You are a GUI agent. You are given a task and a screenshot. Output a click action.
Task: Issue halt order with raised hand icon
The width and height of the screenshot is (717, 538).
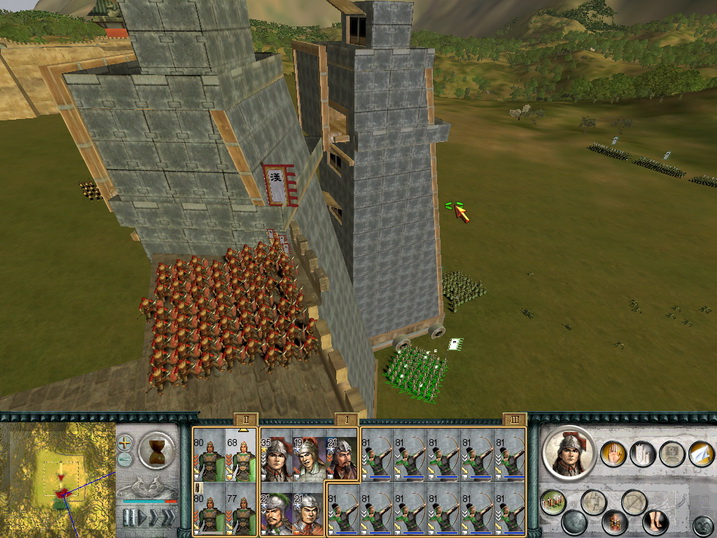pyautogui.click(x=614, y=455)
